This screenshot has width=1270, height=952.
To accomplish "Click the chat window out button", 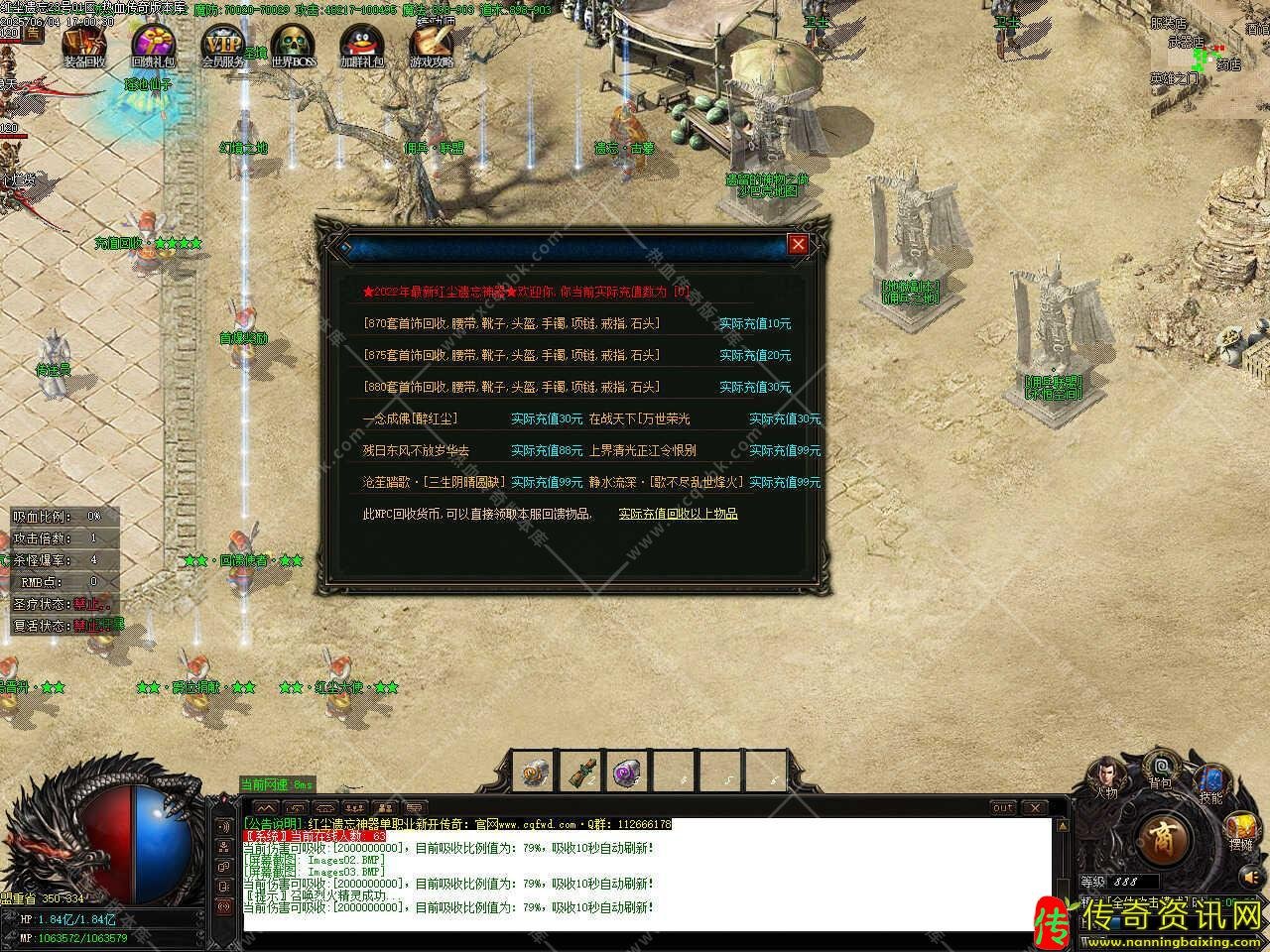I will click(1003, 808).
